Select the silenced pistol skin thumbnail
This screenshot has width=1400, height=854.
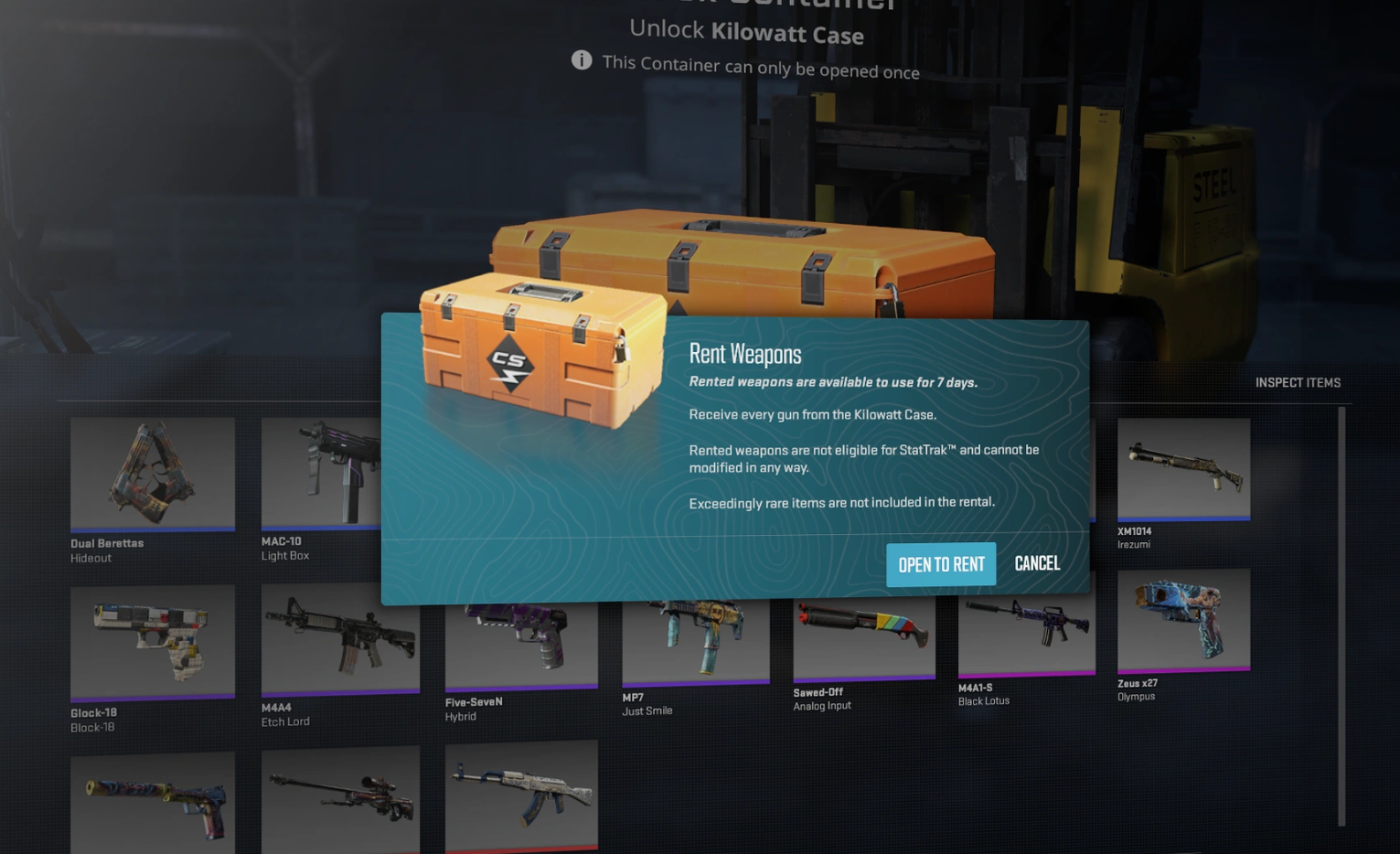pyautogui.click(x=153, y=801)
